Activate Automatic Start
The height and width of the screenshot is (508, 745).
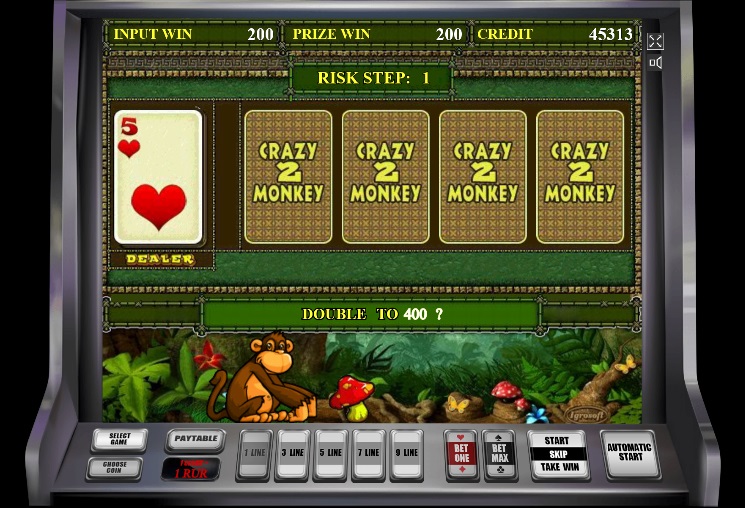click(x=628, y=455)
